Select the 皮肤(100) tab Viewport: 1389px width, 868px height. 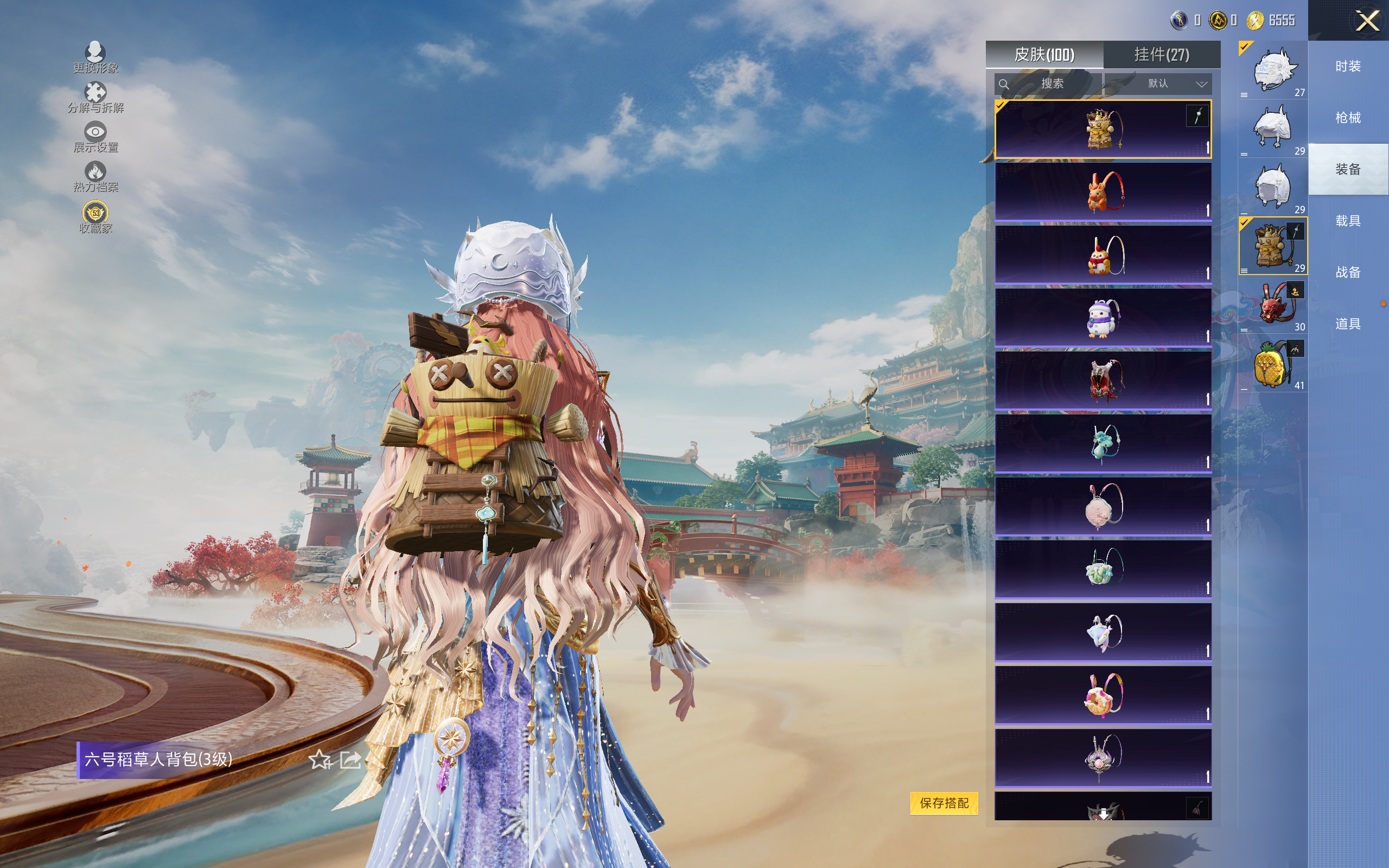point(1043,55)
